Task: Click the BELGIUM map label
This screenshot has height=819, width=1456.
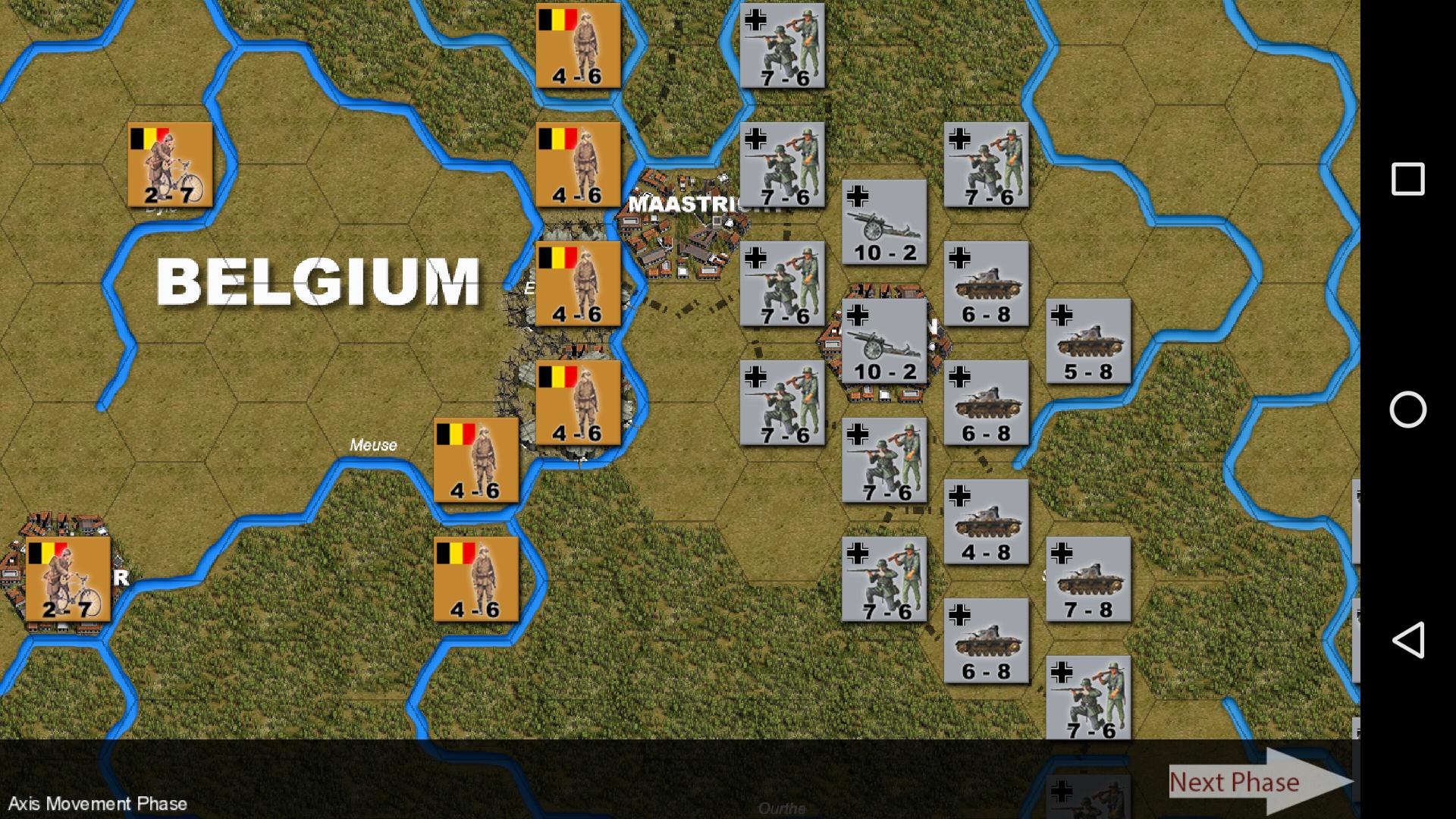Action: (x=318, y=281)
